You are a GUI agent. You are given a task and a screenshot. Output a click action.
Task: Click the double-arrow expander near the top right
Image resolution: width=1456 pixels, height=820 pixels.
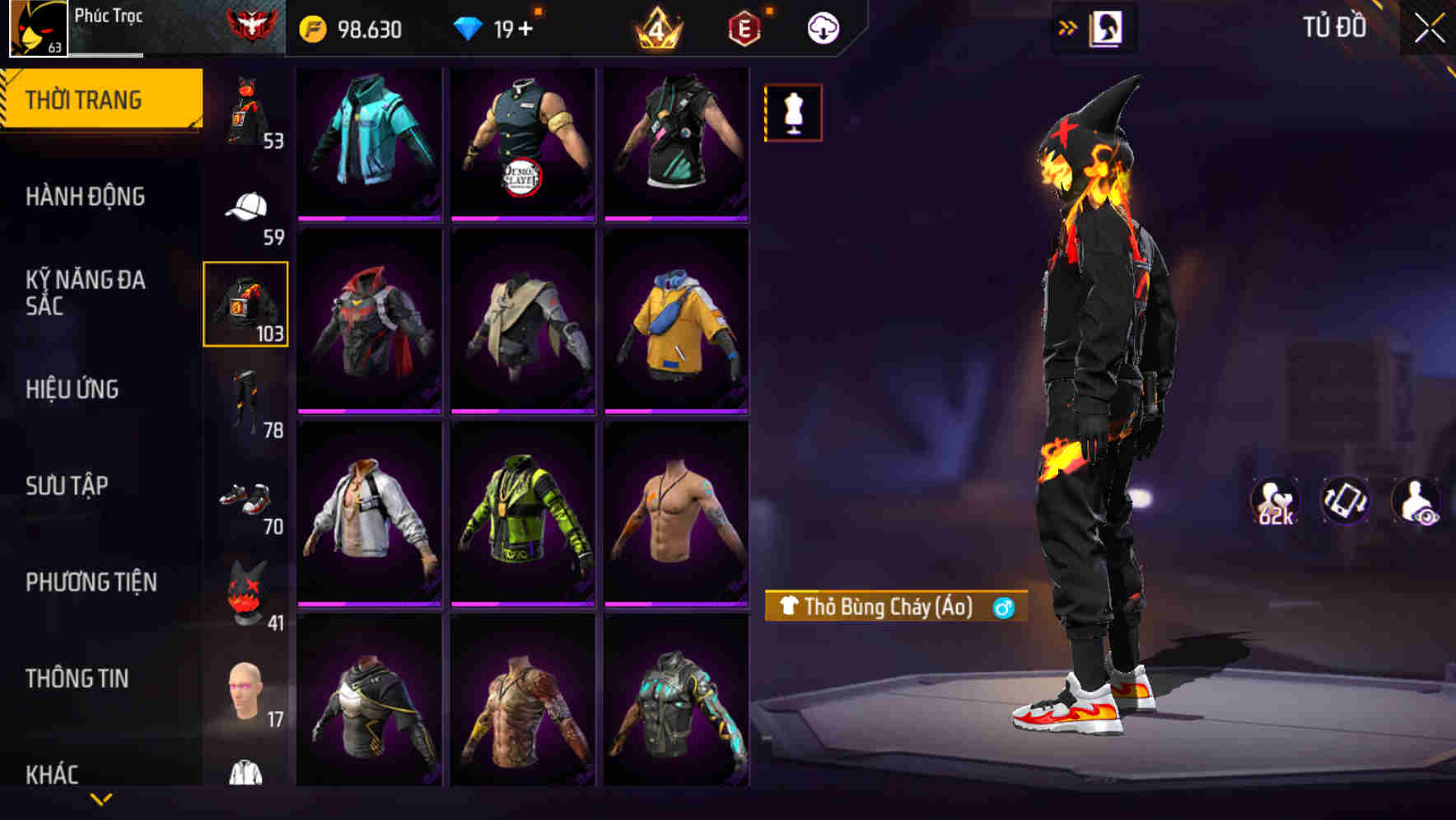click(1066, 26)
